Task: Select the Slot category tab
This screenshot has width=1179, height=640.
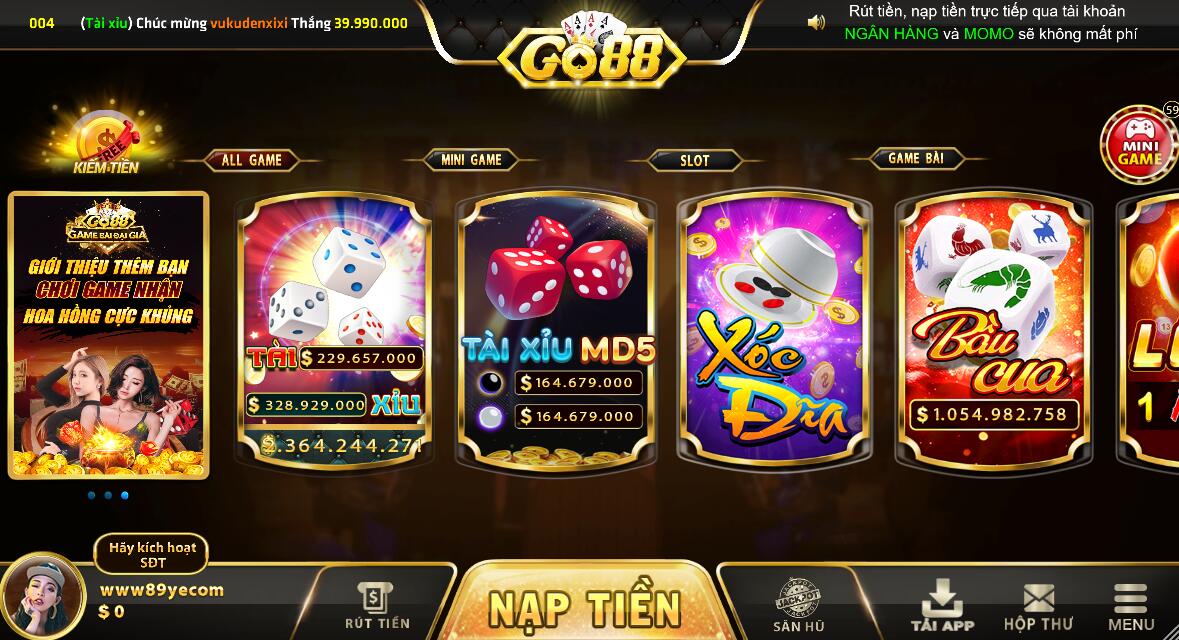Action: (695, 160)
